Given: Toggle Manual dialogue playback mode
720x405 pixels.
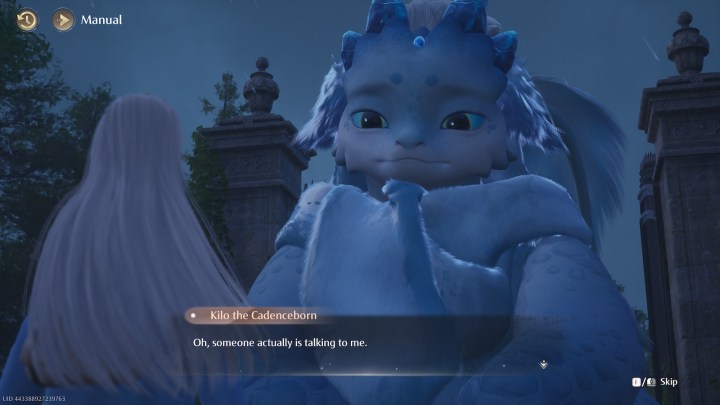Looking at the screenshot, I should point(64,19).
